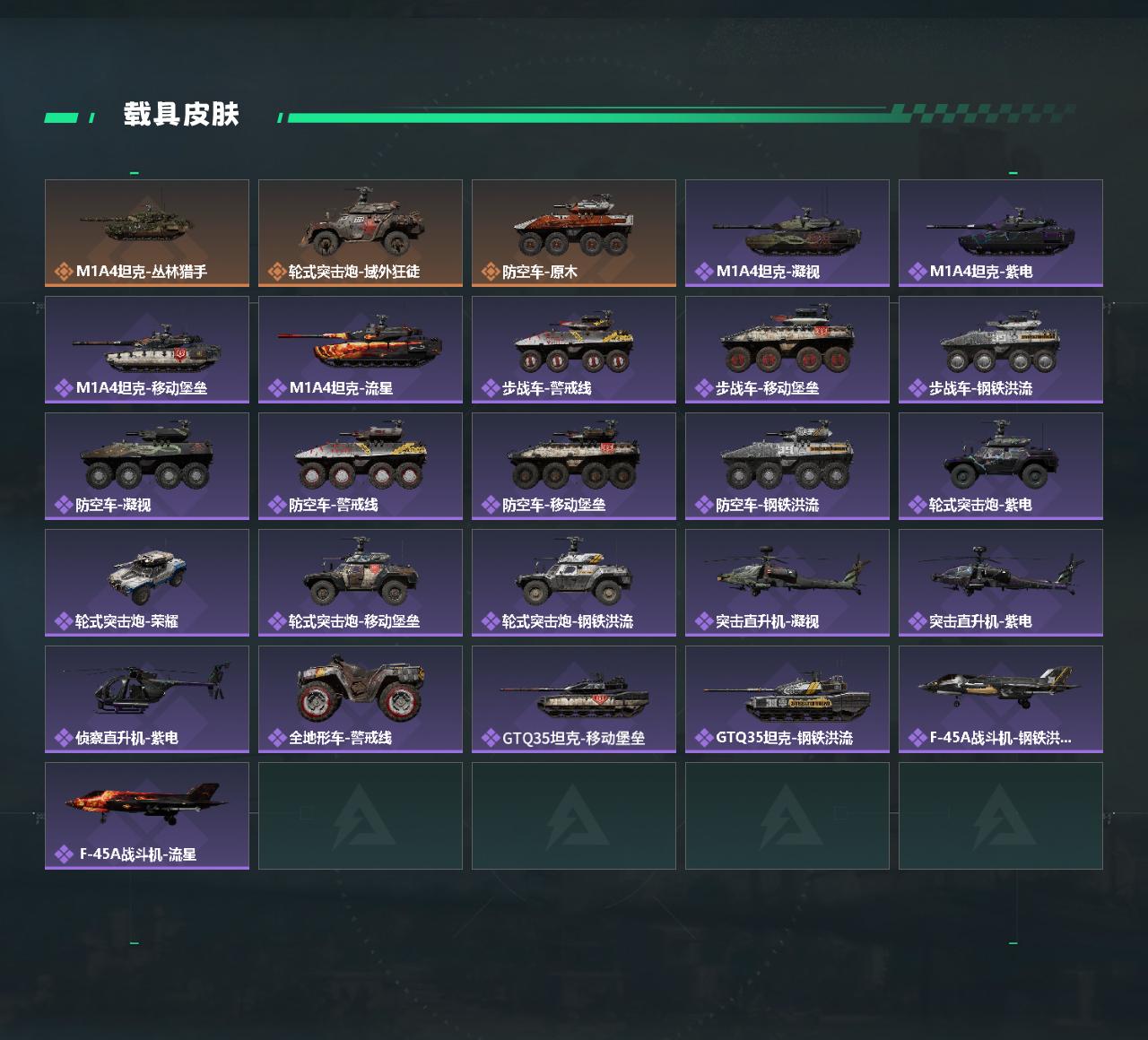
Task: Select the GTQ35坦克-钢铁洪流 skin tile
Action: [x=787, y=699]
